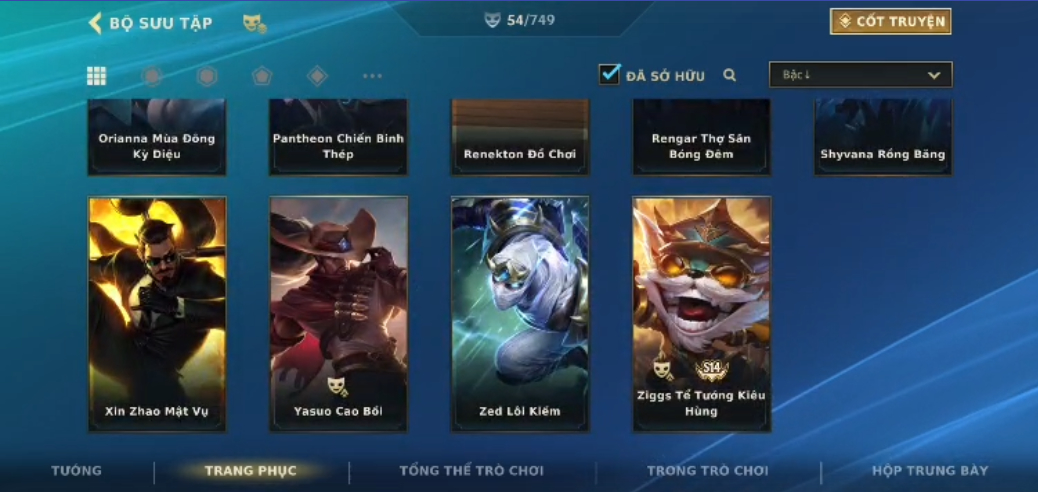
Task: Pick the Renekton Đồ Chơi skin card
Action: (x=520, y=138)
